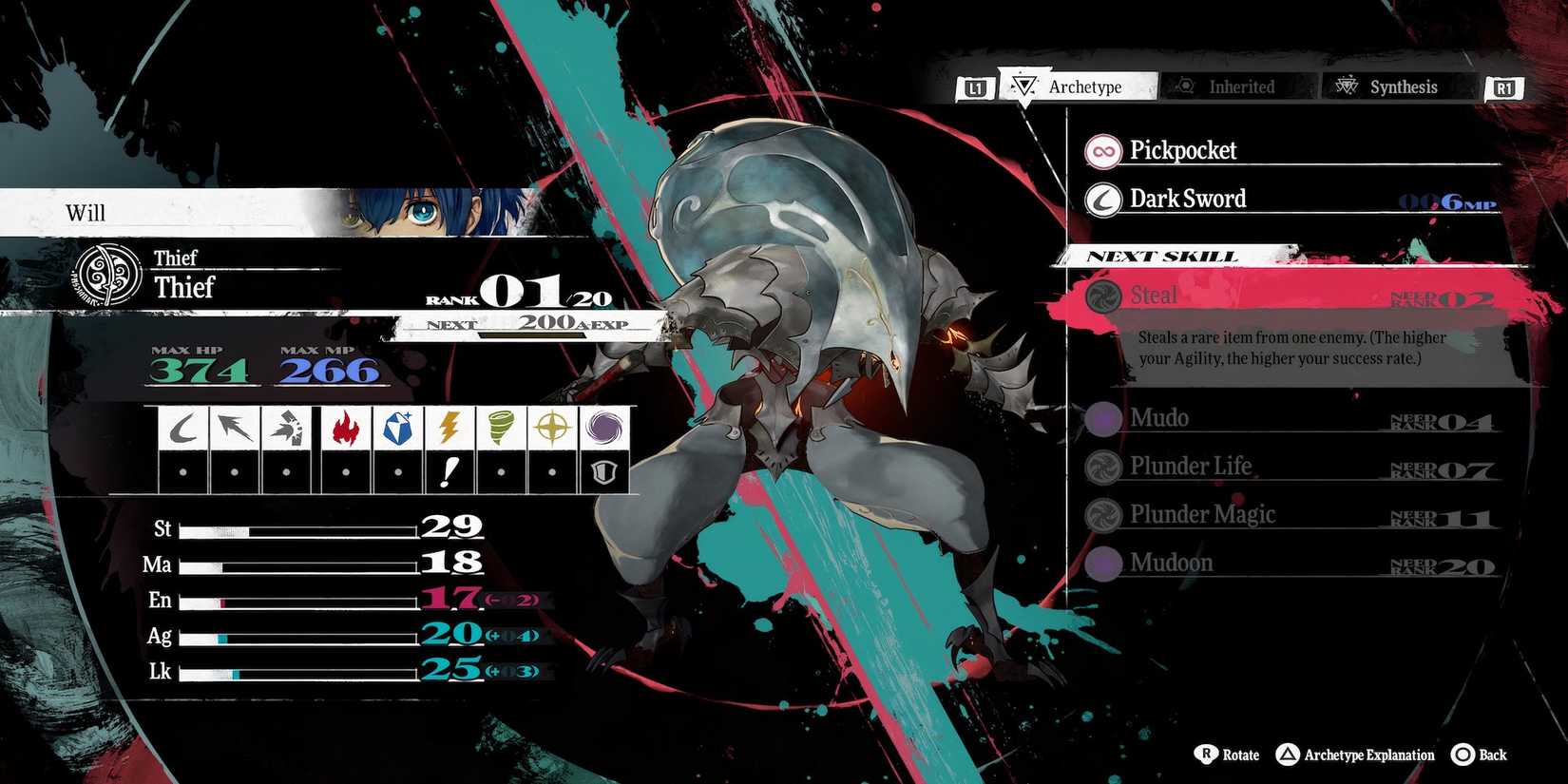Viewport: 1568px width, 784px height.
Task: Toggle the Dark resistance shield indicator
Action: [x=605, y=470]
